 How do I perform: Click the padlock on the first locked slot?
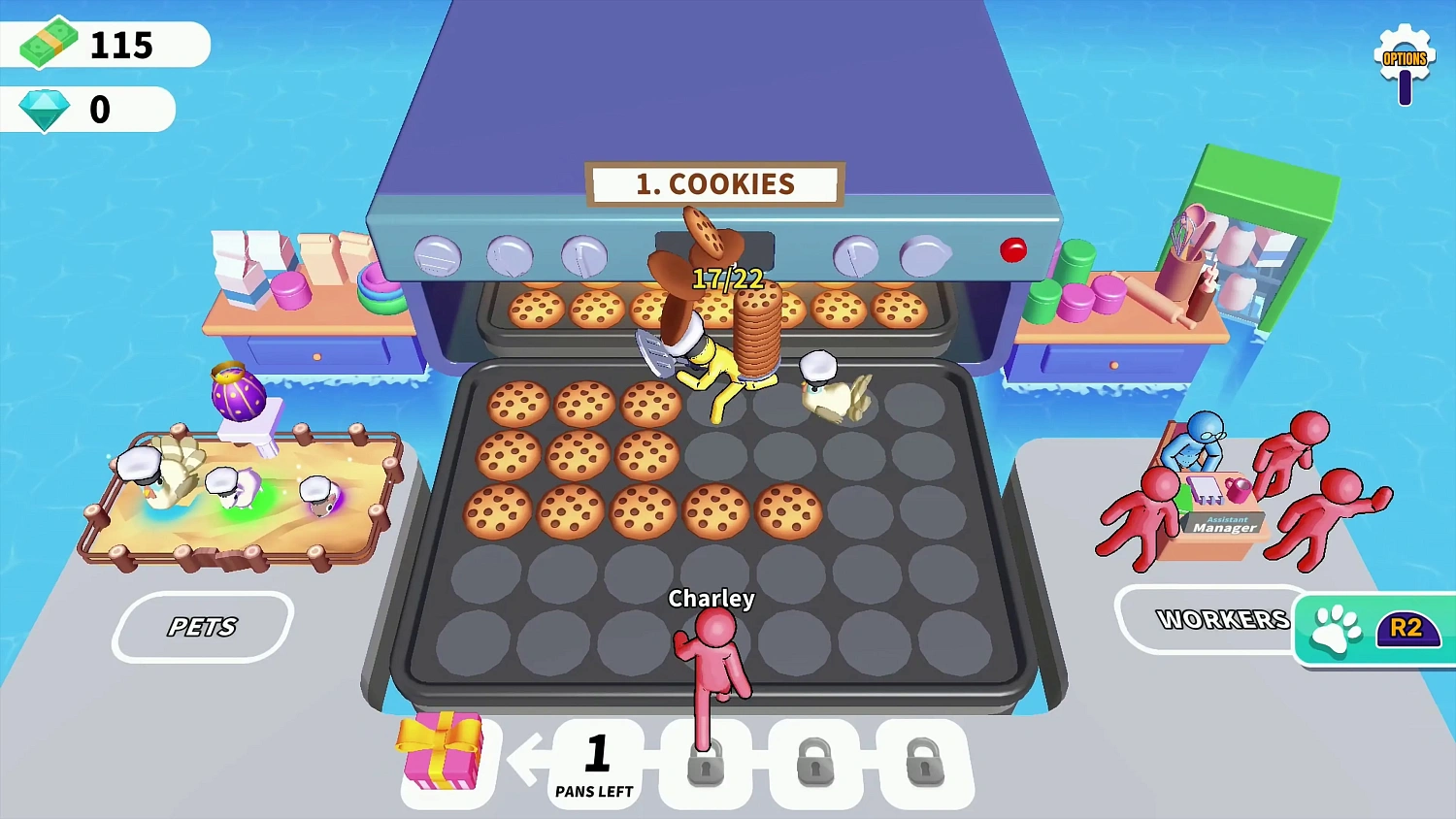click(x=706, y=767)
